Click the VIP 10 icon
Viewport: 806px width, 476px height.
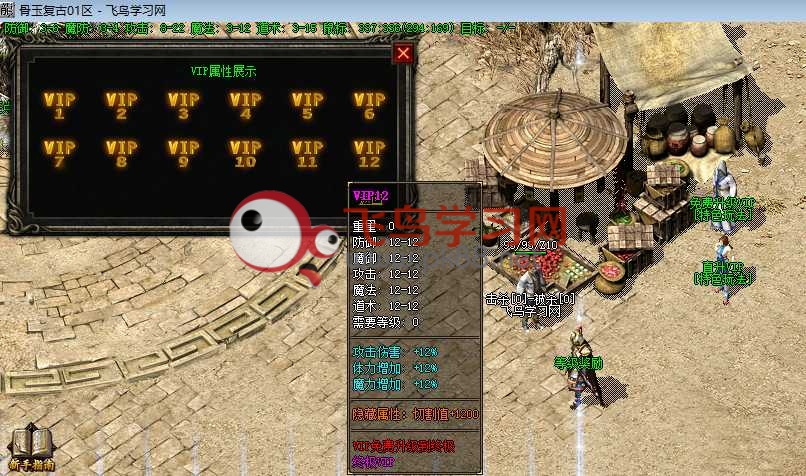pyautogui.click(x=246, y=154)
